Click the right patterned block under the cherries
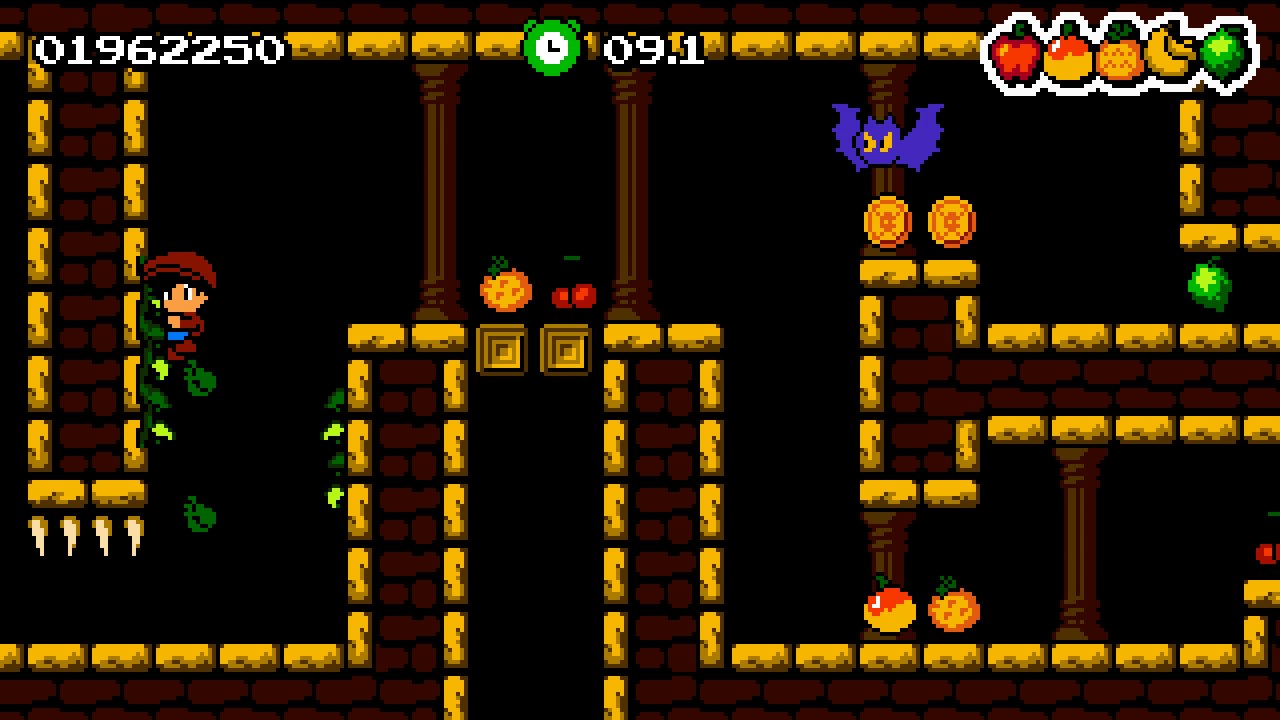1280x720 pixels. [x=566, y=352]
